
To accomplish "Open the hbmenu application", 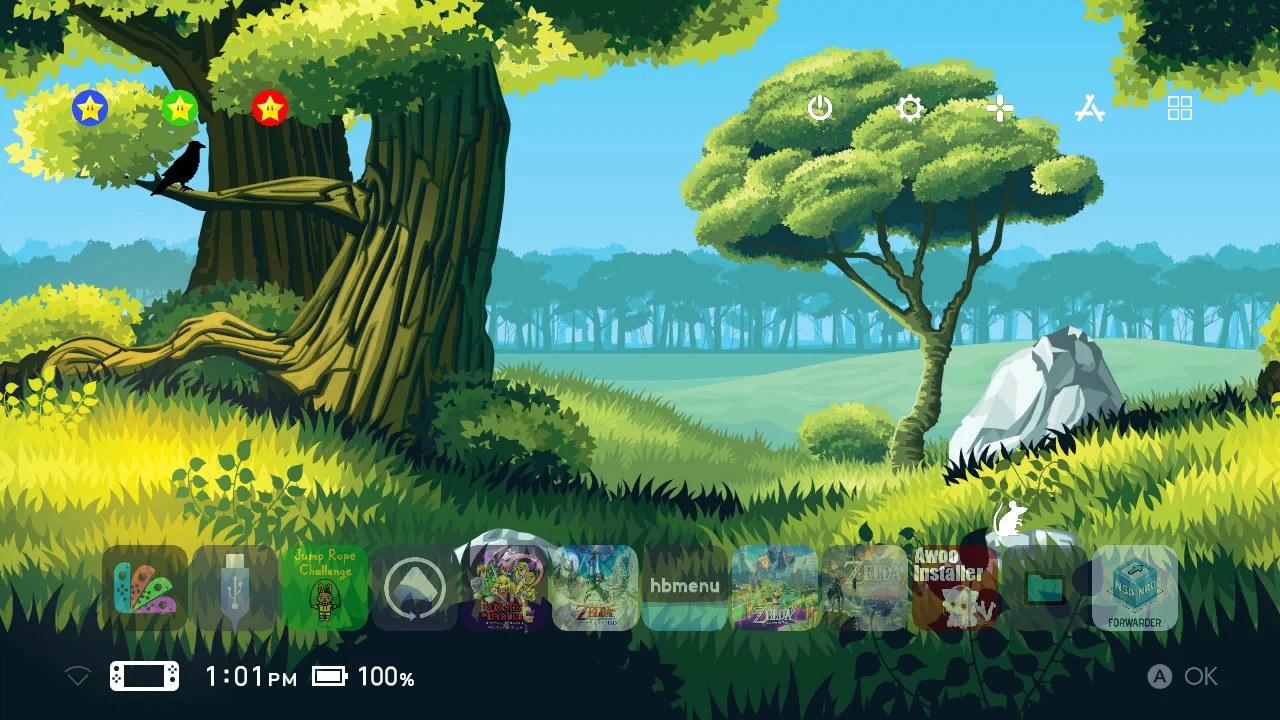I will coord(686,587).
